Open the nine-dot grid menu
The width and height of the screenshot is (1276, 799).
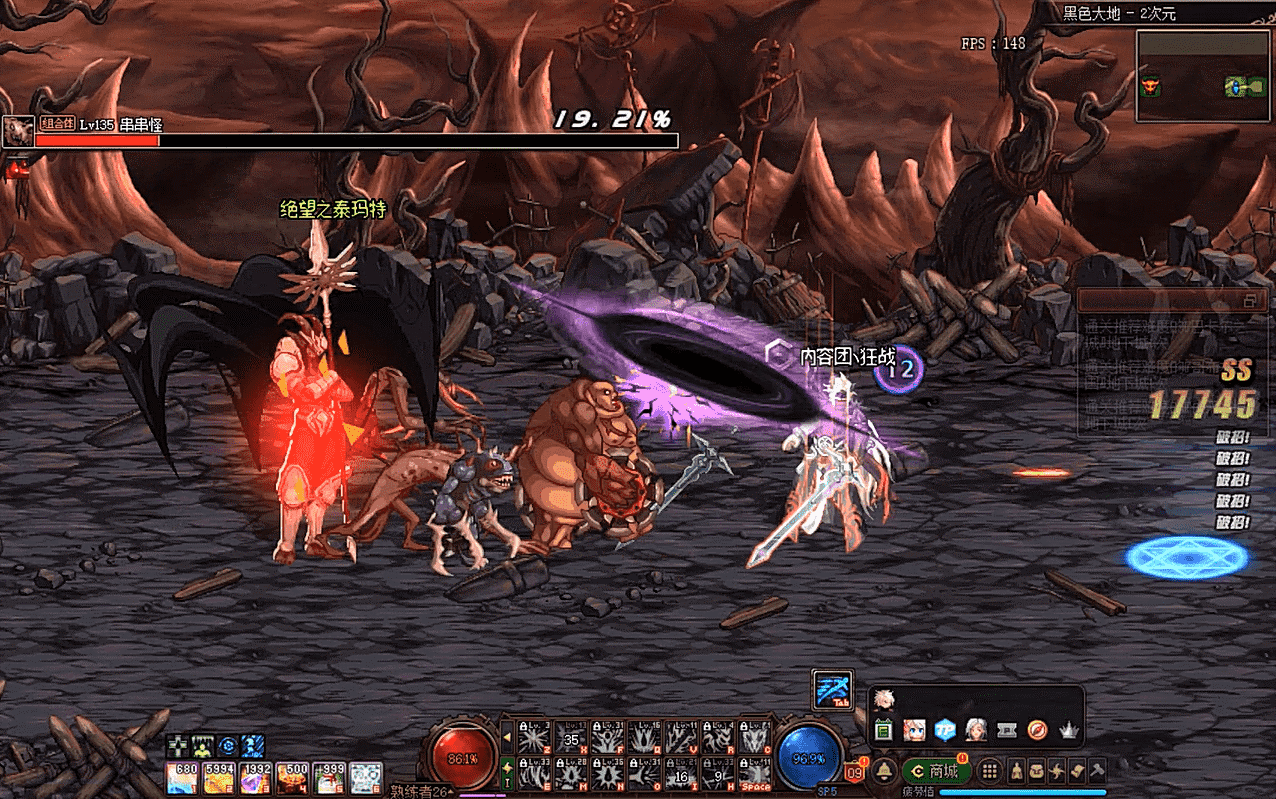tap(989, 771)
